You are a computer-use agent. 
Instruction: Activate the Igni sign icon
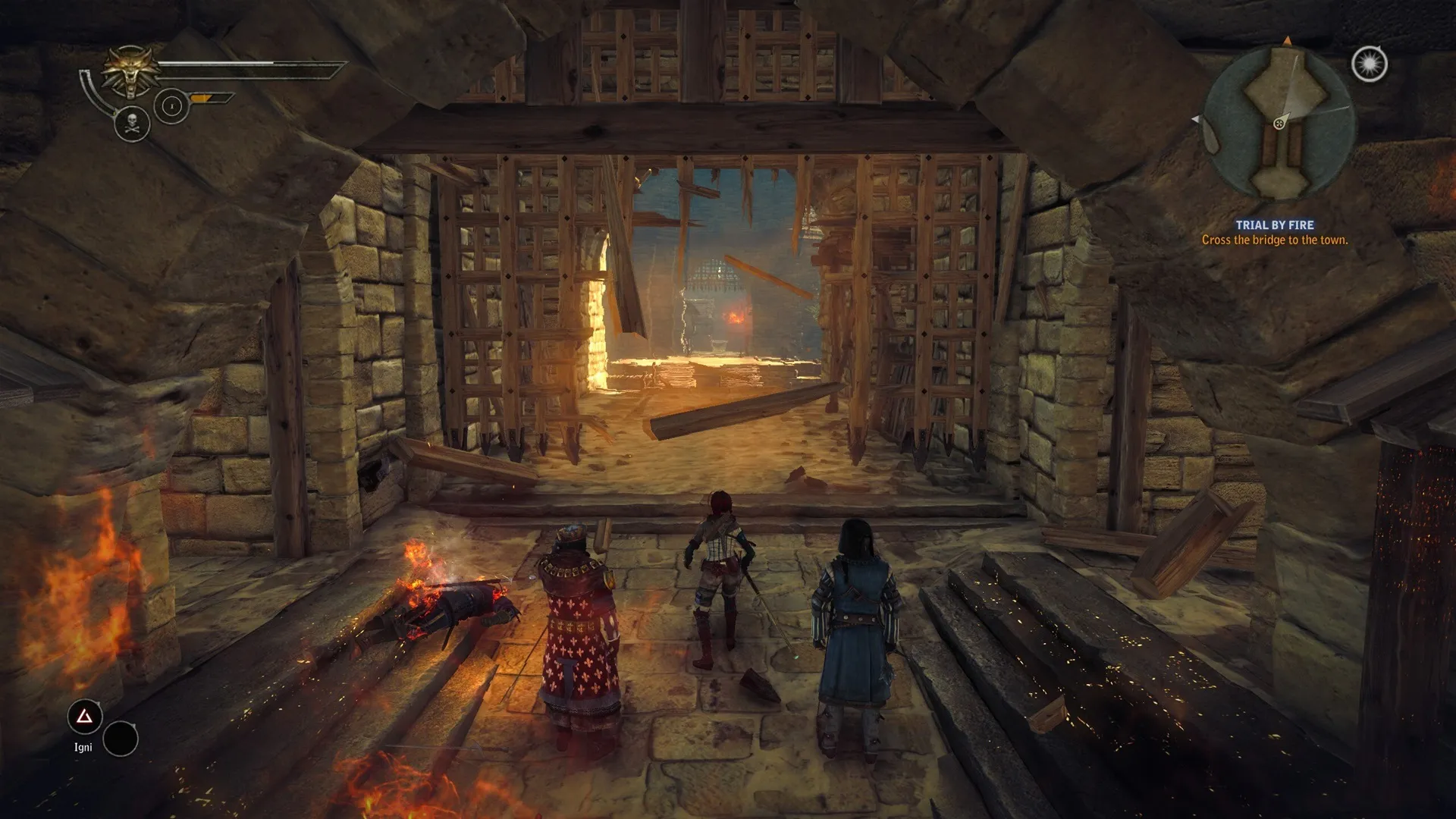84,717
